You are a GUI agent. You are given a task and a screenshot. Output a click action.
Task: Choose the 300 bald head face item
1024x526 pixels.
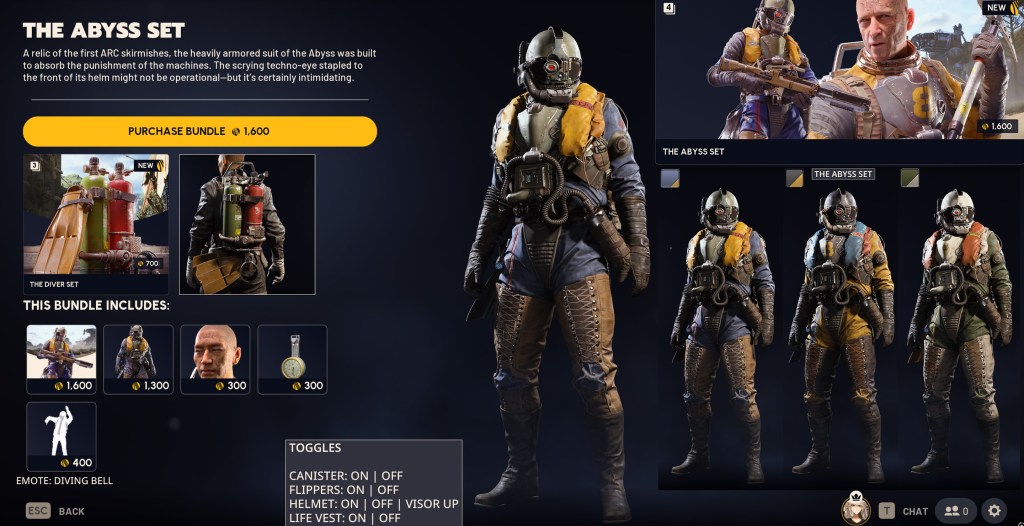click(215, 359)
